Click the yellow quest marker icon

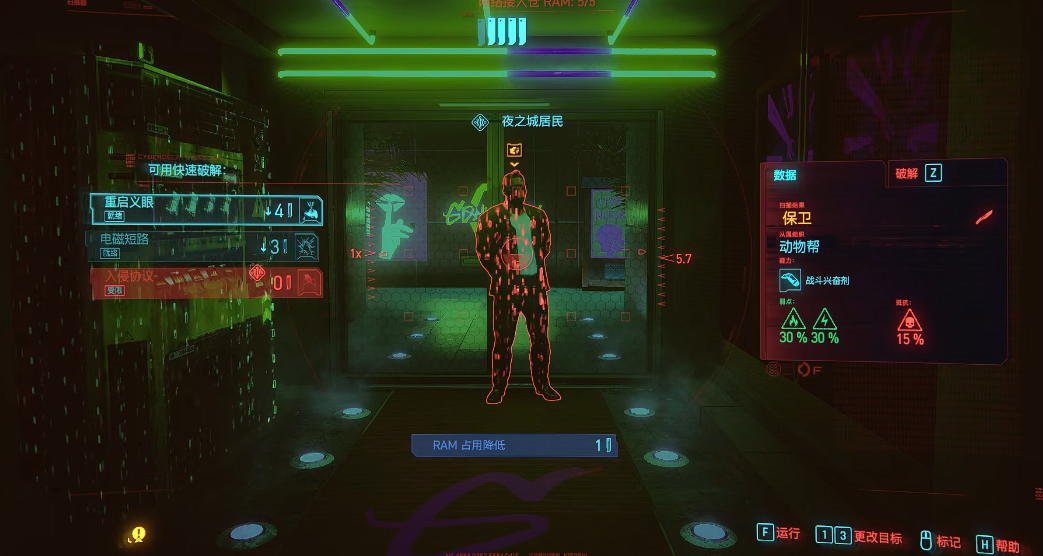coord(138,535)
